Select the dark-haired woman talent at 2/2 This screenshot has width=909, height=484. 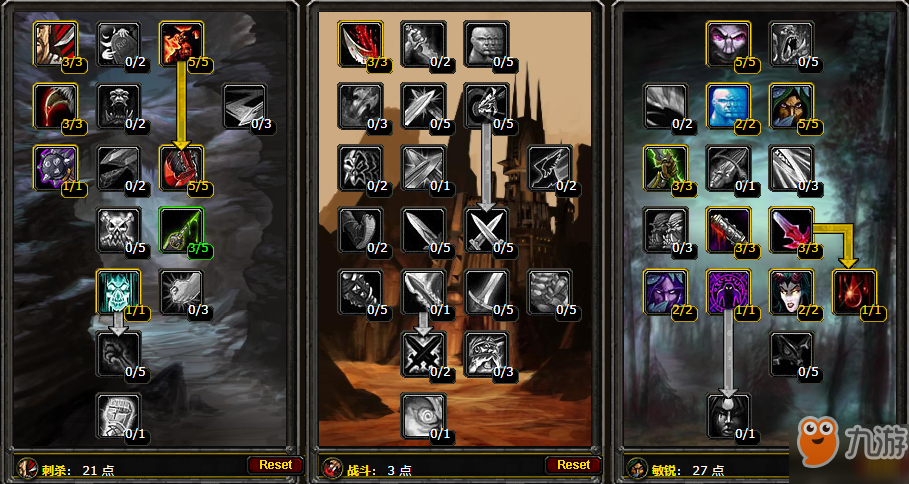click(790, 291)
